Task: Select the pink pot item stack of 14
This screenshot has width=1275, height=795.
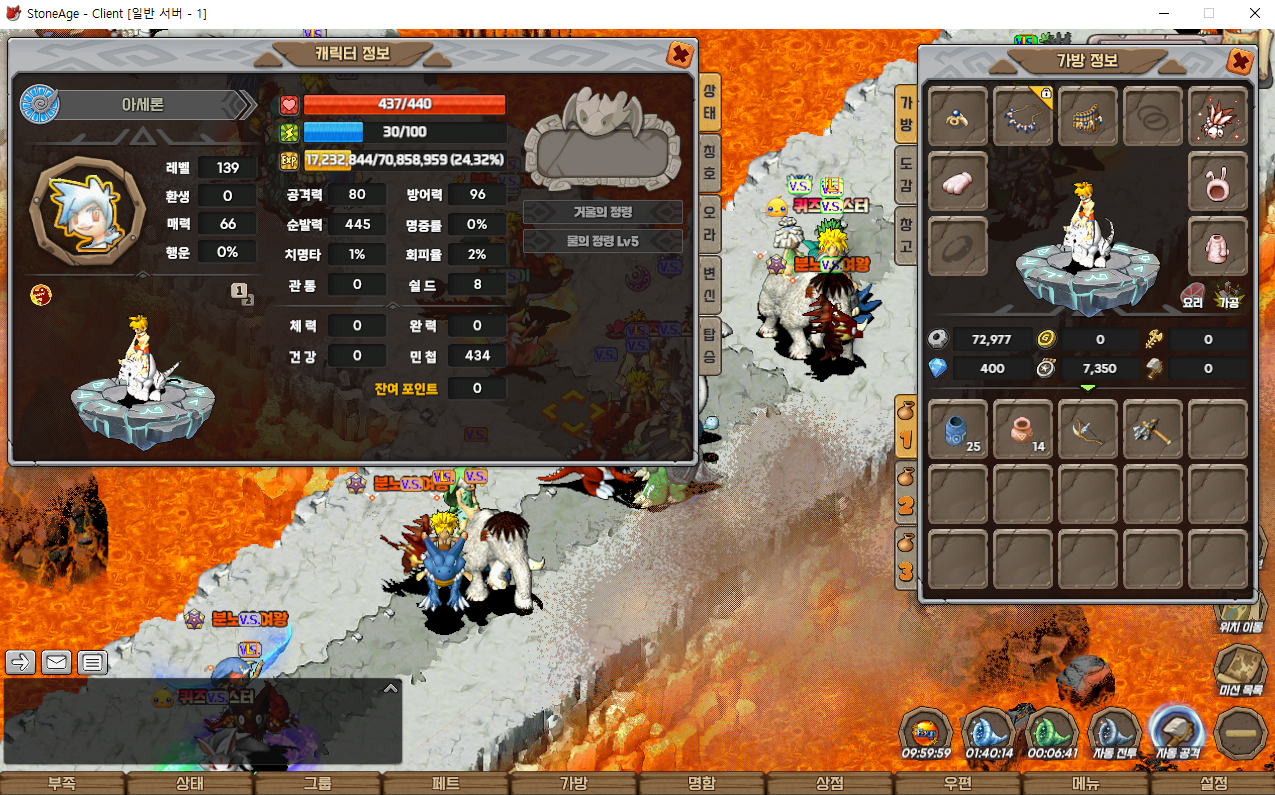Action: tap(1023, 430)
